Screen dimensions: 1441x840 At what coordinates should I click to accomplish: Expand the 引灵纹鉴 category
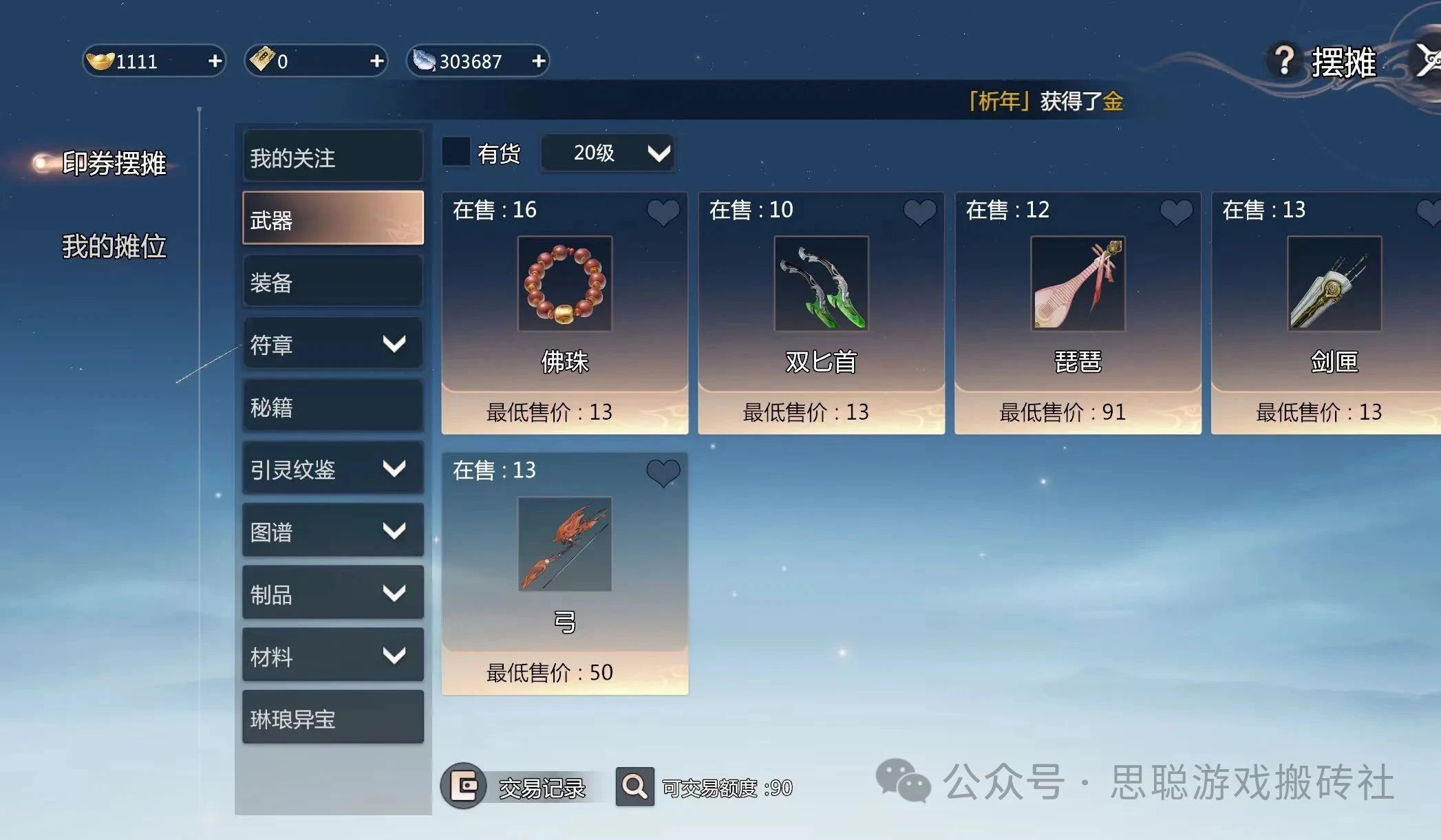332,469
